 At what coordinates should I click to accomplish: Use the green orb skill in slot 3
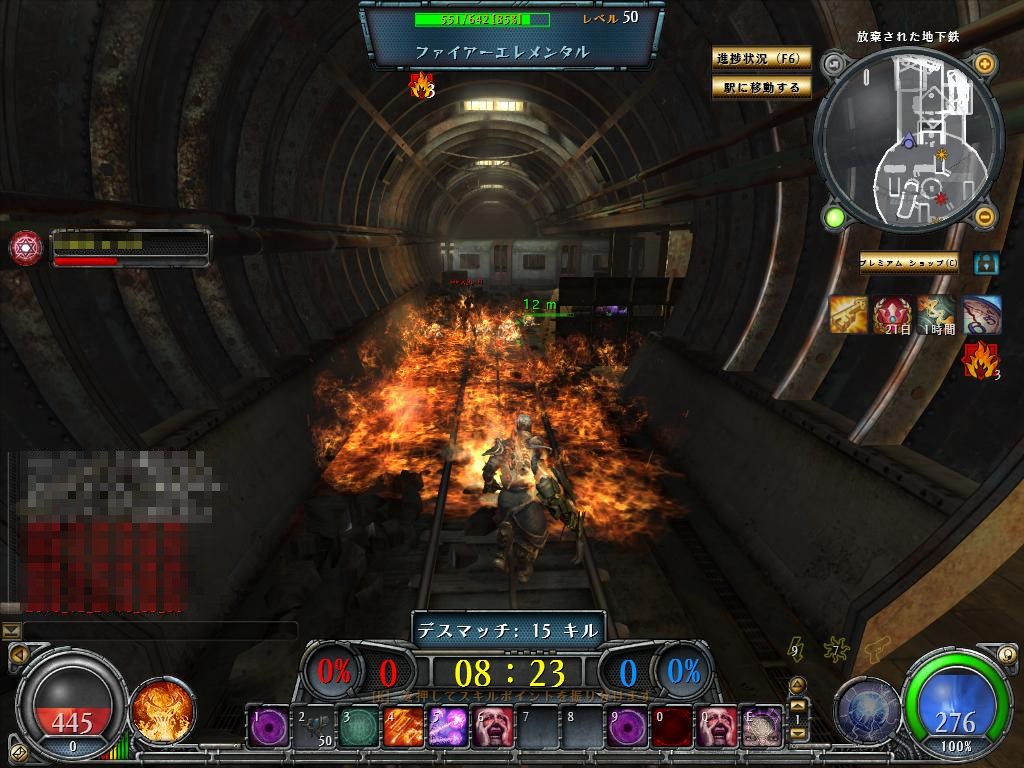[x=357, y=726]
